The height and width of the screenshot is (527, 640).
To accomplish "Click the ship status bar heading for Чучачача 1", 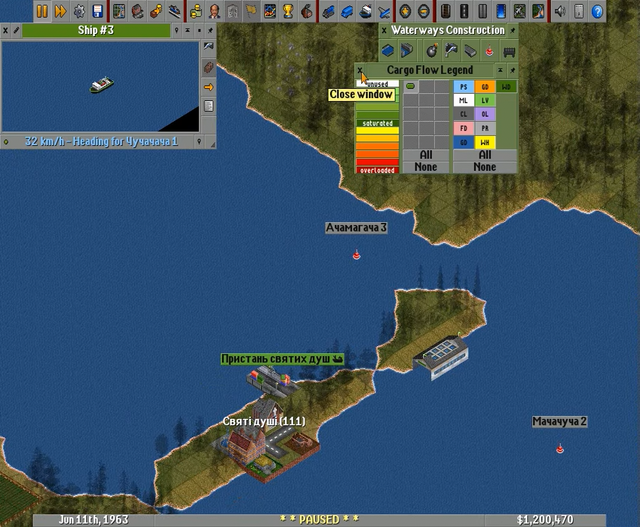I will point(100,141).
